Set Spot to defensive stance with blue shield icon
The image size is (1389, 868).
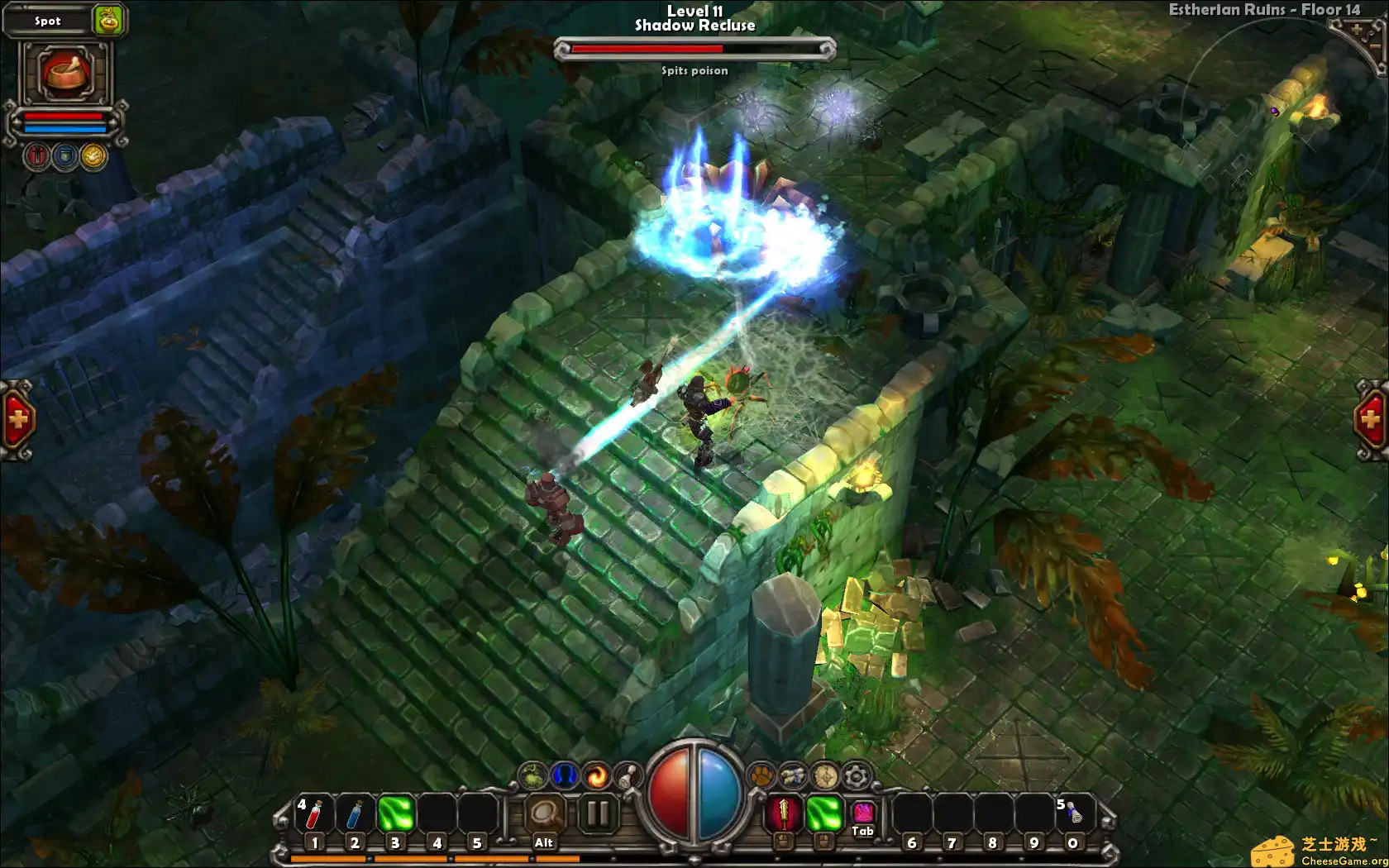point(65,155)
